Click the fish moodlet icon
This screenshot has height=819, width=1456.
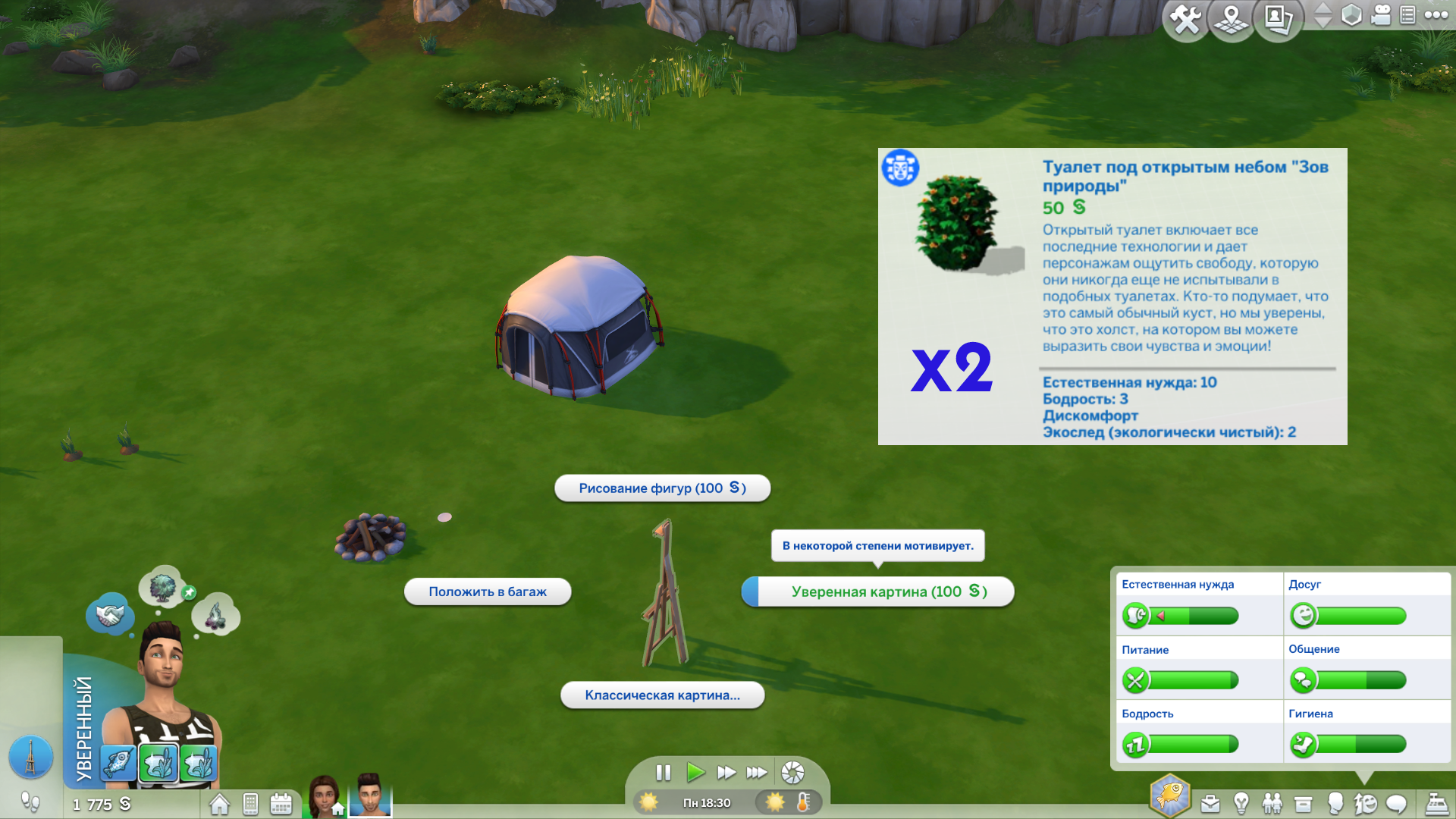118,763
